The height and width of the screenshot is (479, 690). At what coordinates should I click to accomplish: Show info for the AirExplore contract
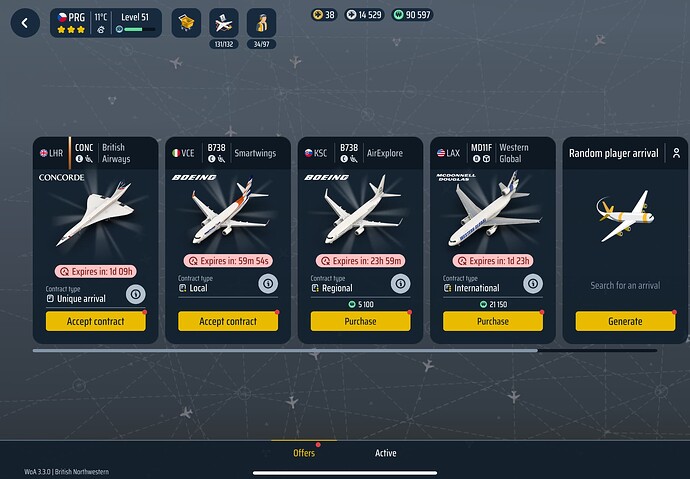coord(400,283)
